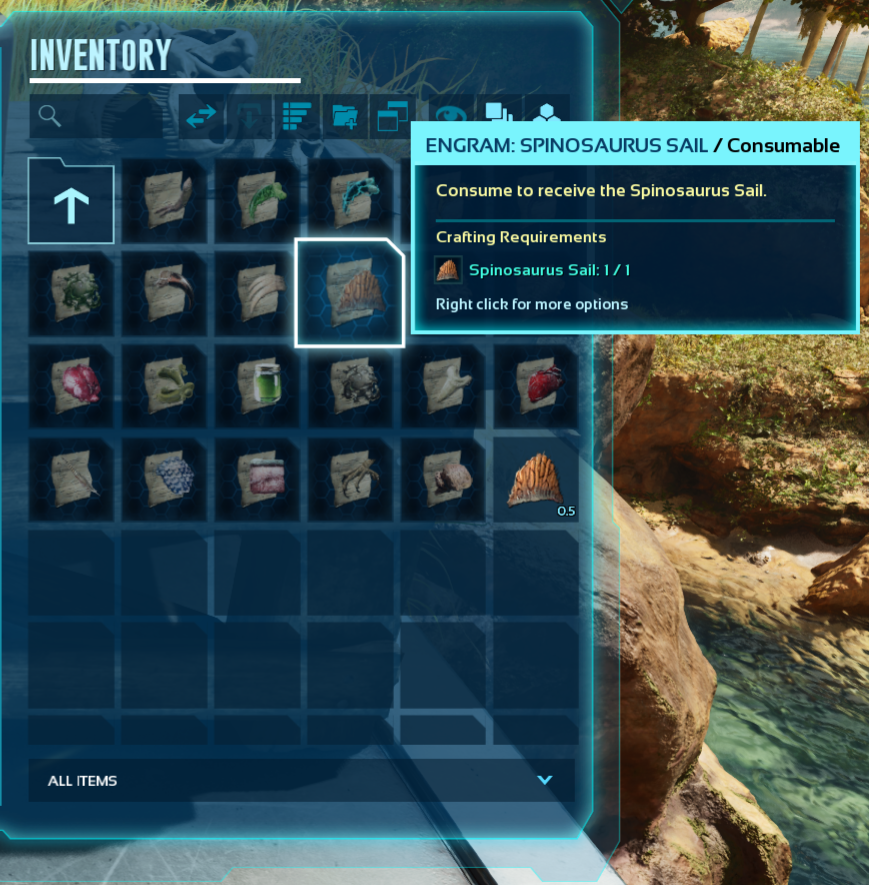Select the grey spiky crab engram
Image resolution: width=869 pixels, height=885 pixels.
tap(350, 386)
